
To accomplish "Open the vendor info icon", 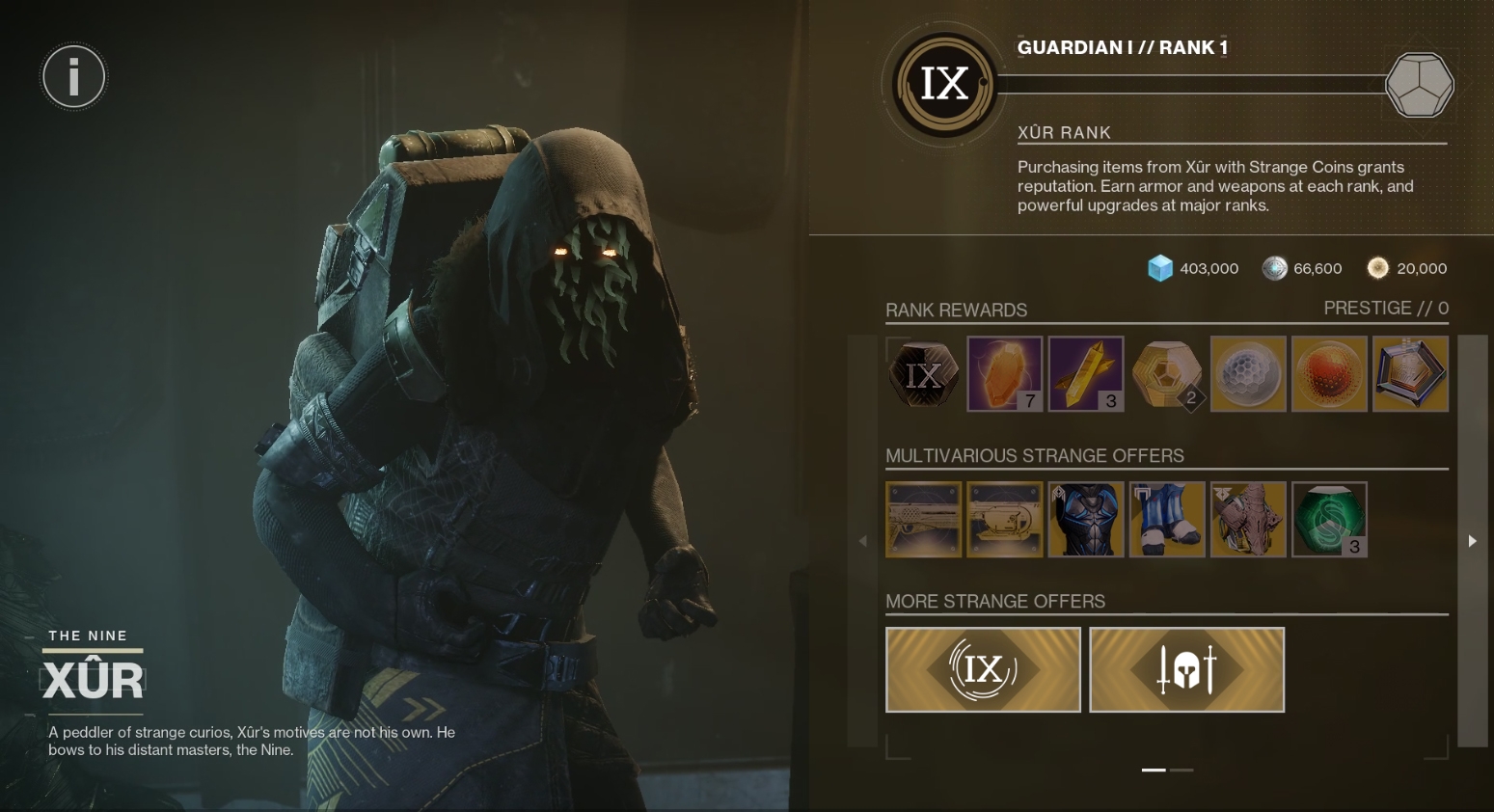I will click(73, 76).
